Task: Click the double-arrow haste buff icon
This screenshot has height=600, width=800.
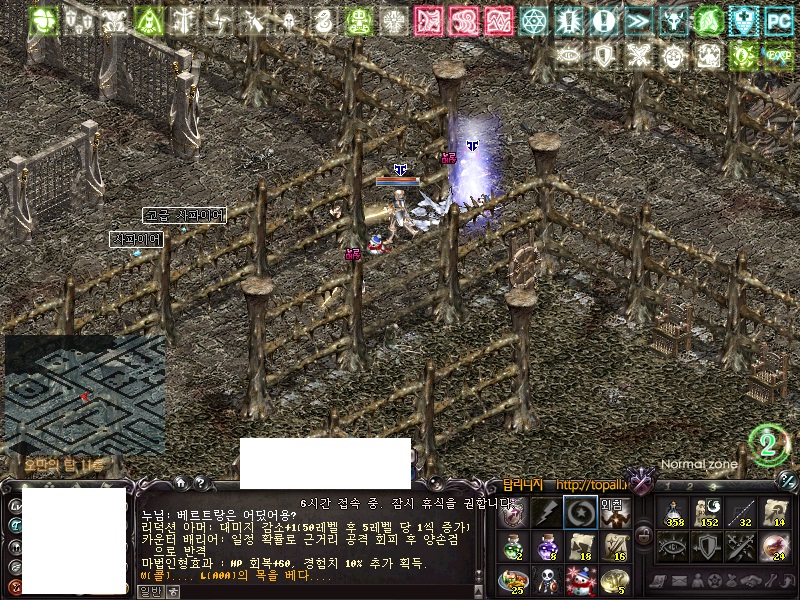Action: pyautogui.click(x=637, y=20)
